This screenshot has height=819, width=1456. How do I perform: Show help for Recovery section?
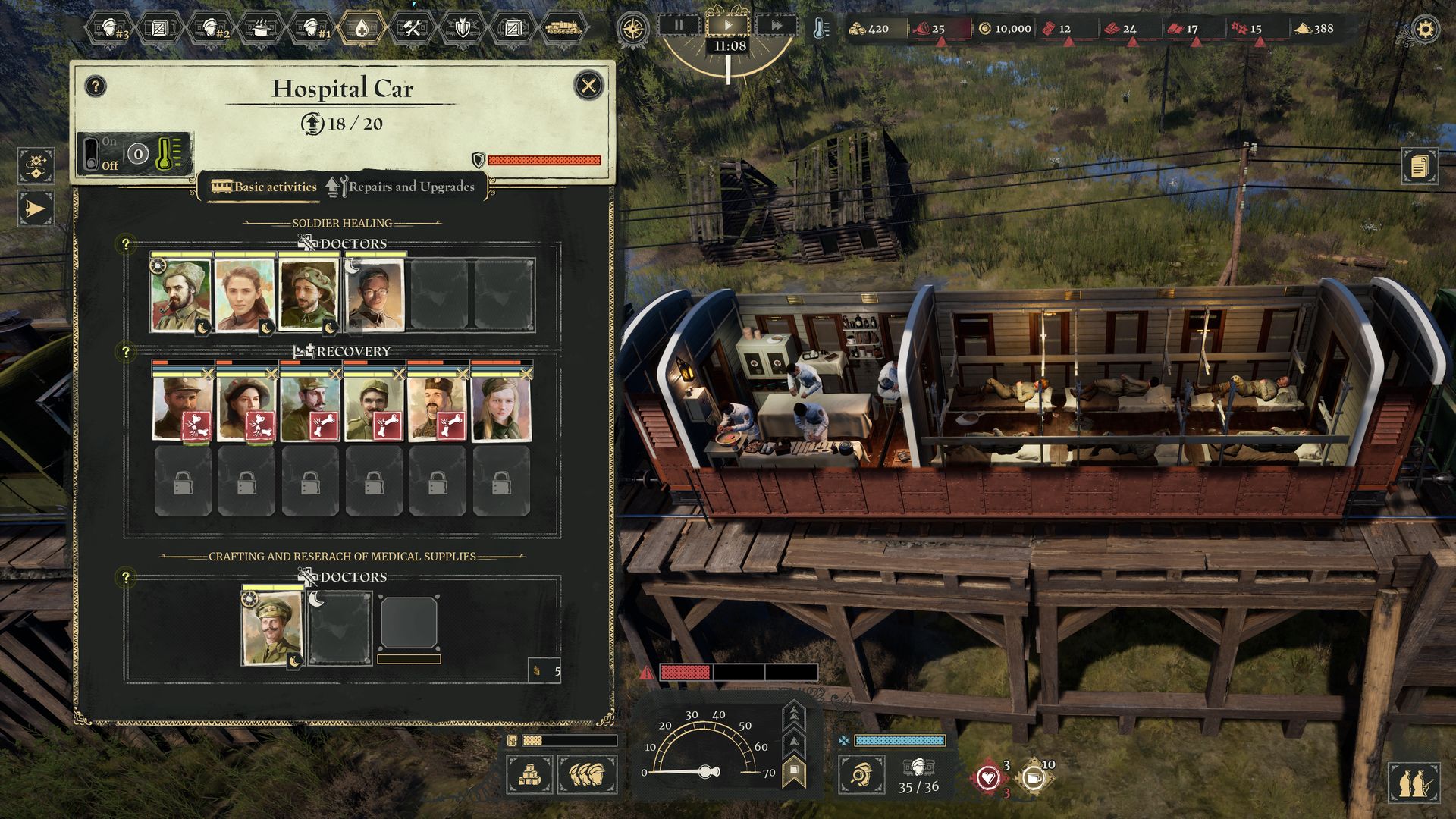click(x=126, y=352)
